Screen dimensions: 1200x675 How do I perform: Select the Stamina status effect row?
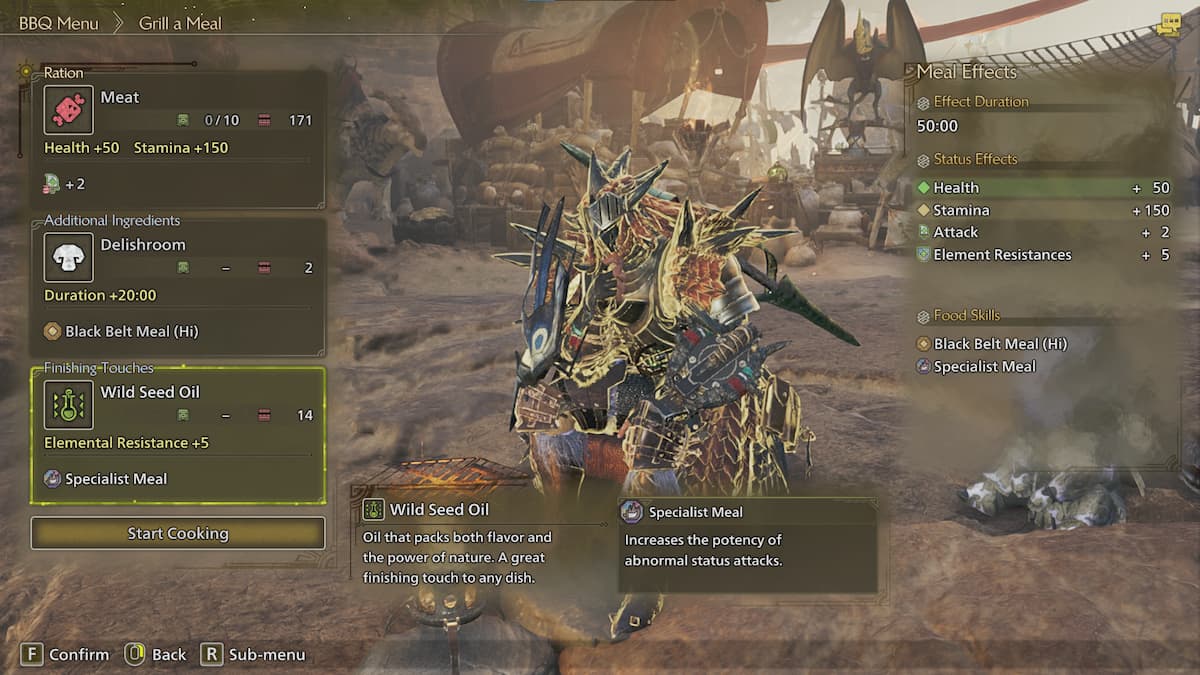click(x=1042, y=211)
